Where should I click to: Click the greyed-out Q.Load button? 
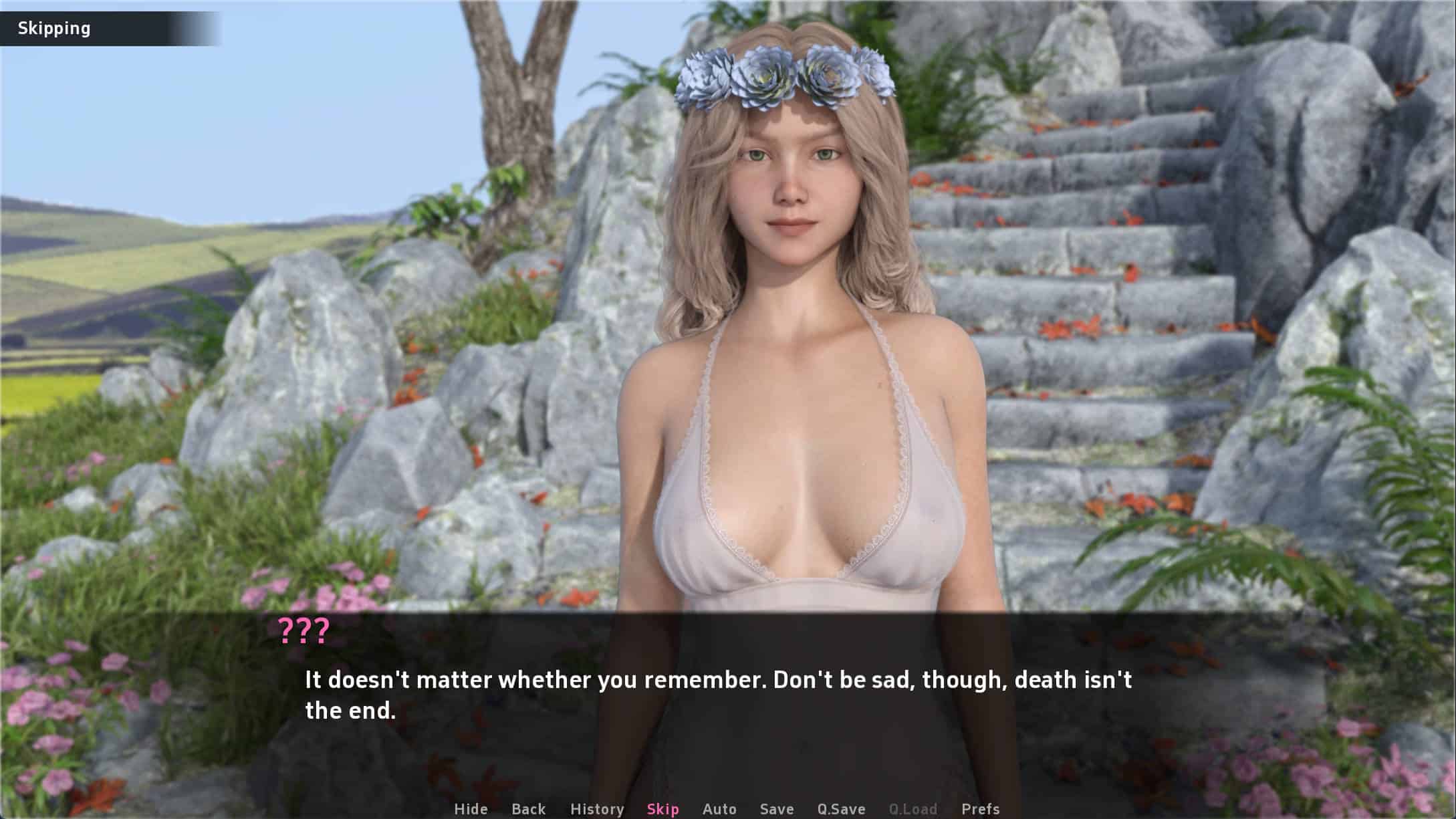pyautogui.click(x=913, y=809)
